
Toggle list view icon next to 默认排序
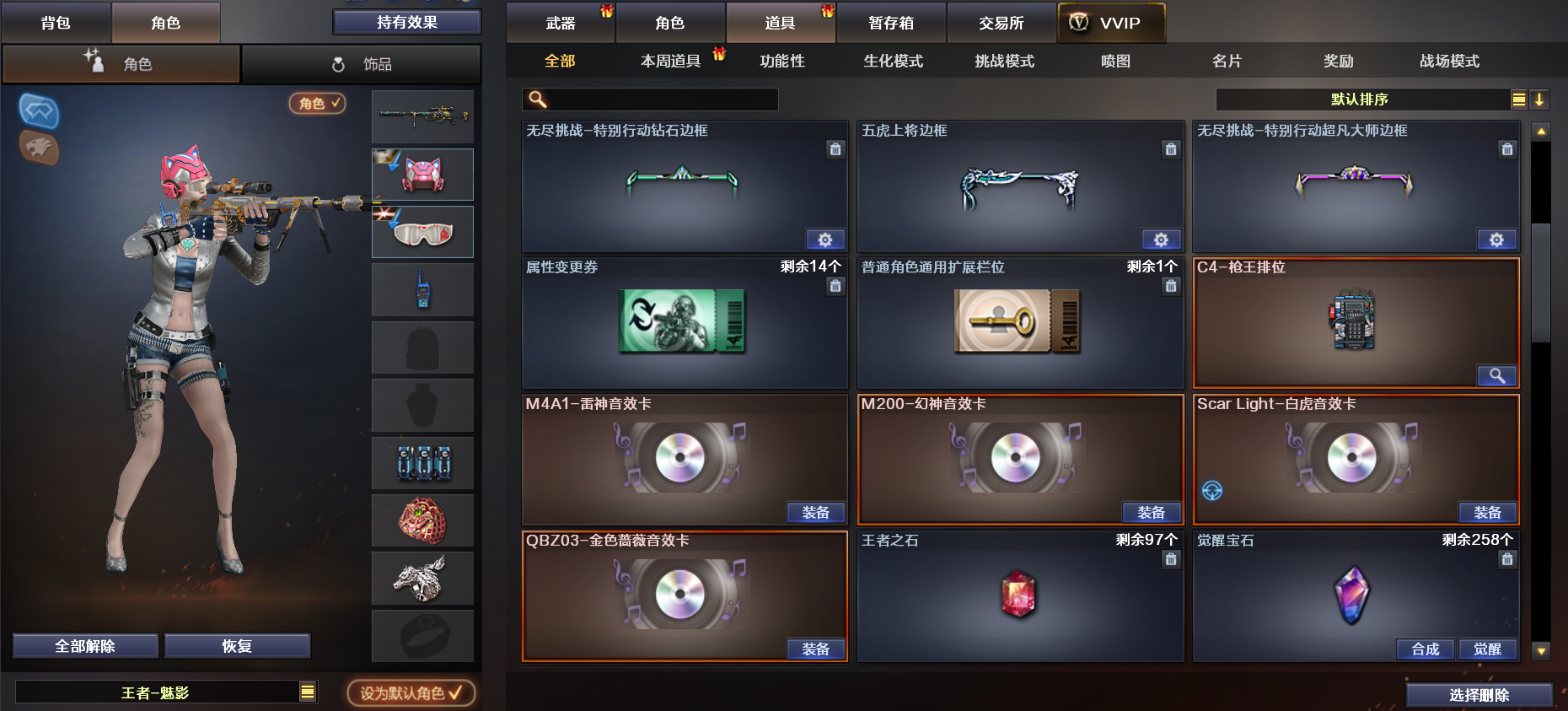pyautogui.click(x=1518, y=99)
